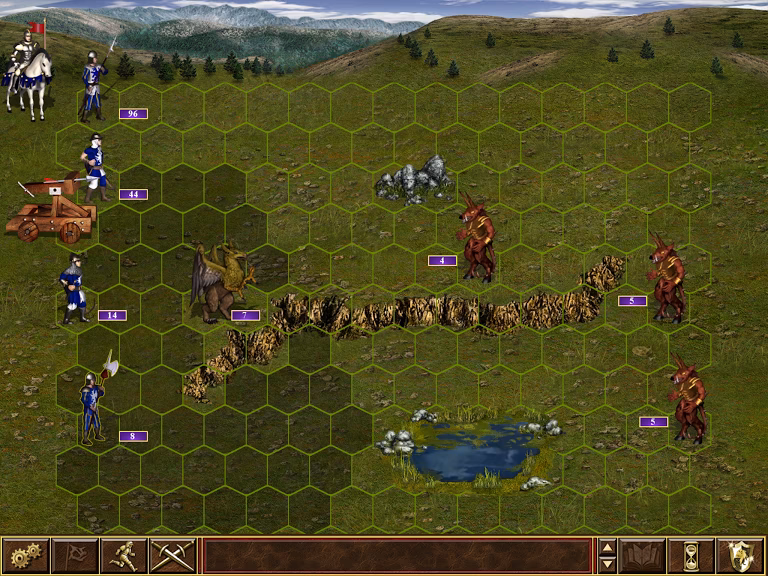Image resolution: width=768 pixels, height=576 pixels.
Task: Click the surrender flag button
Action: click(75, 555)
